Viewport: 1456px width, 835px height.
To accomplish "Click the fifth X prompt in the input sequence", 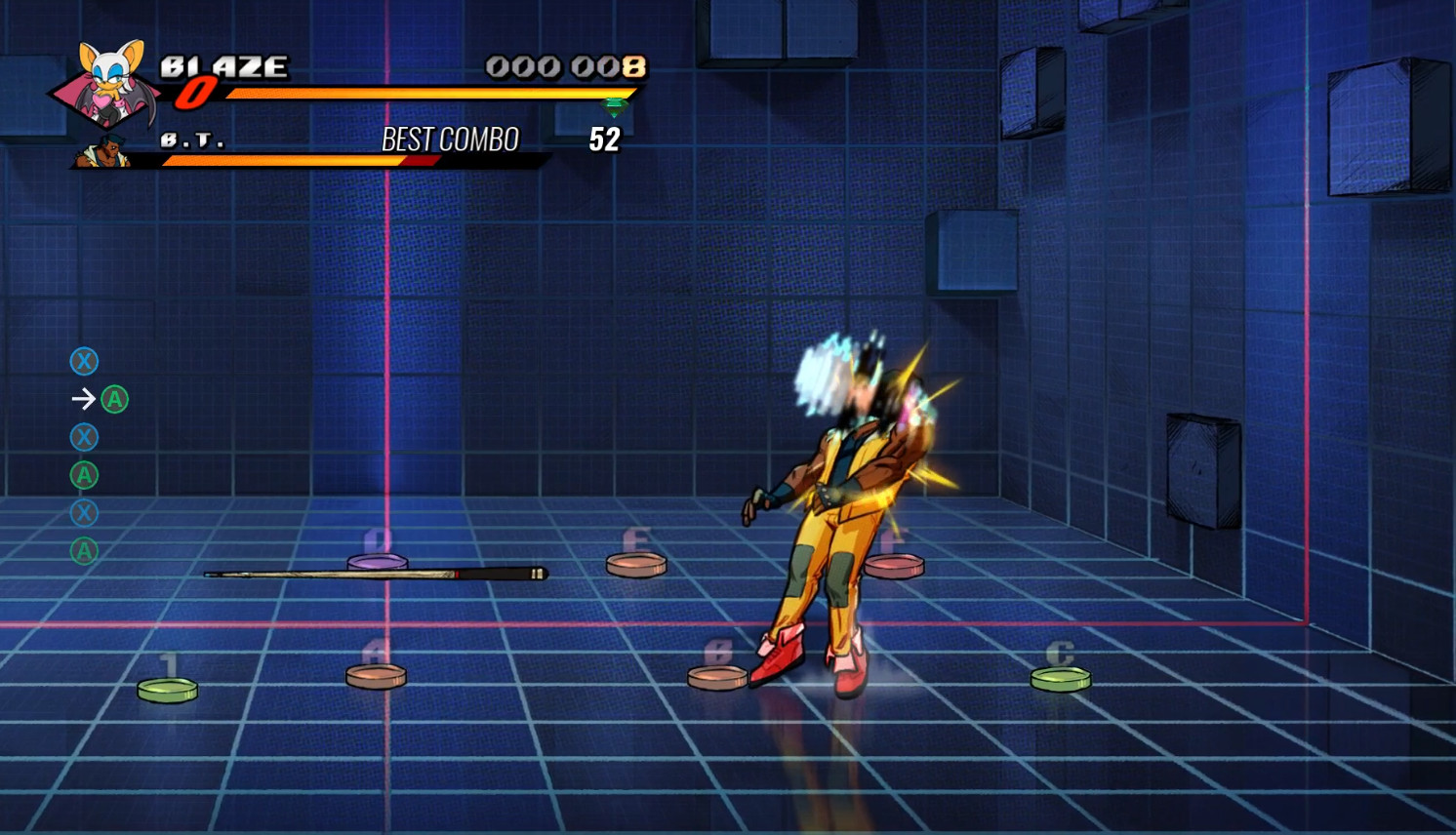I will point(84,512).
